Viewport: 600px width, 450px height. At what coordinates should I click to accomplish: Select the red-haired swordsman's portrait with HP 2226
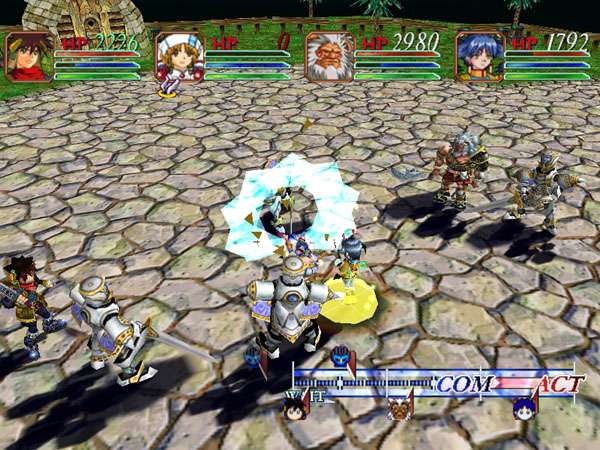tap(29, 55)
